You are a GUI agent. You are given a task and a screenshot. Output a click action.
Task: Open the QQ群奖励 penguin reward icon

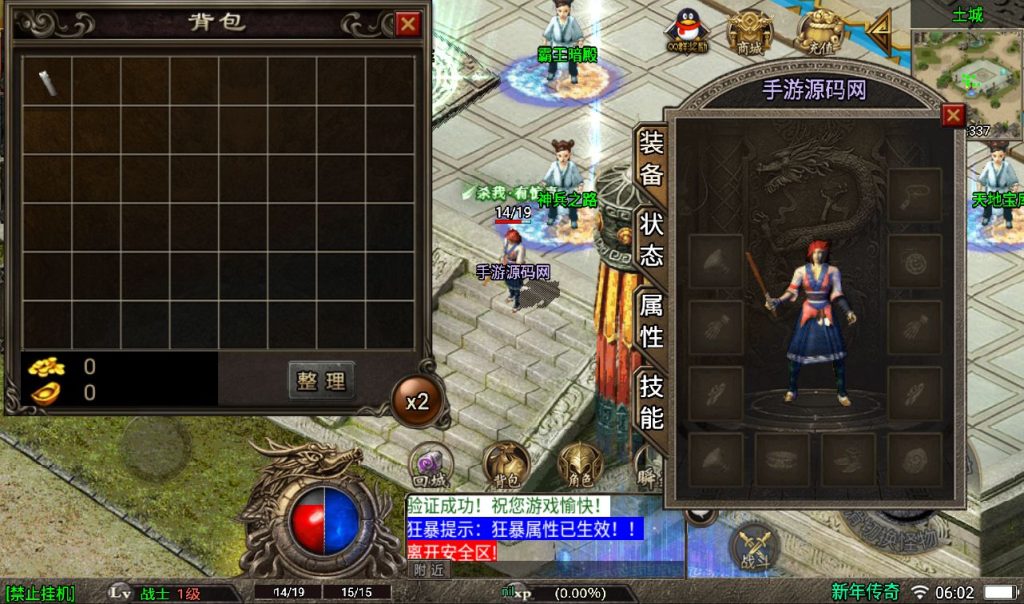[687, 30]
